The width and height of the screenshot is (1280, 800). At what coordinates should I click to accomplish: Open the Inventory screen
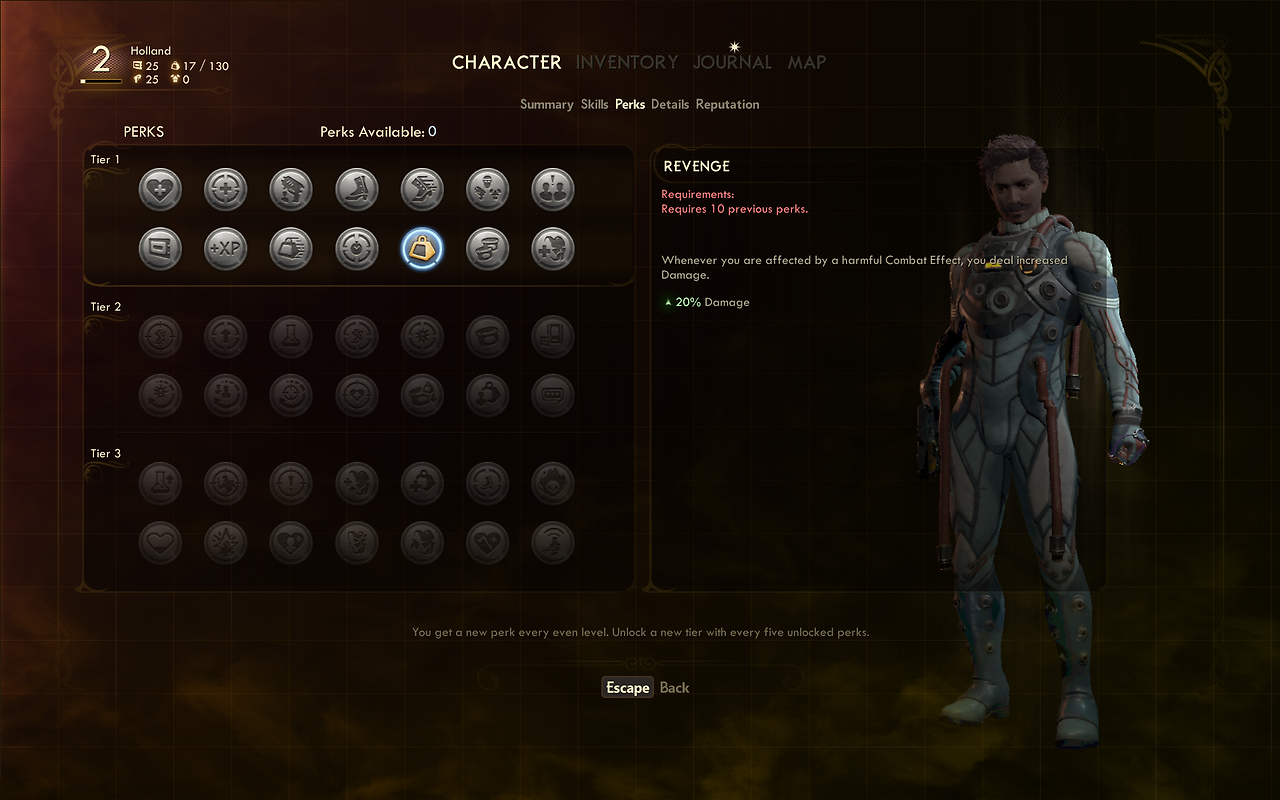[626, 62]
